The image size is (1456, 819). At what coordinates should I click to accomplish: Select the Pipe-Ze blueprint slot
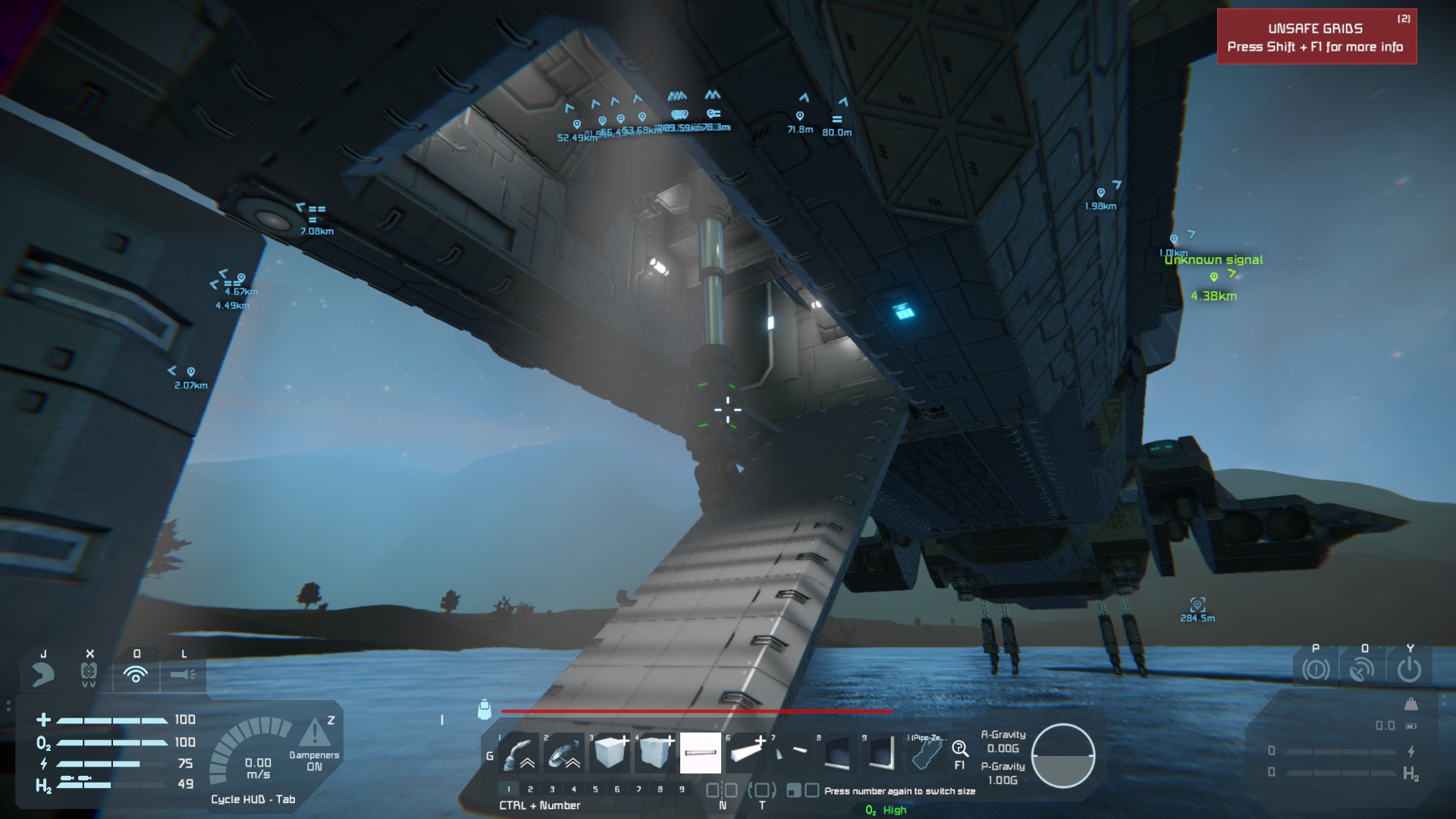[927, 753]
